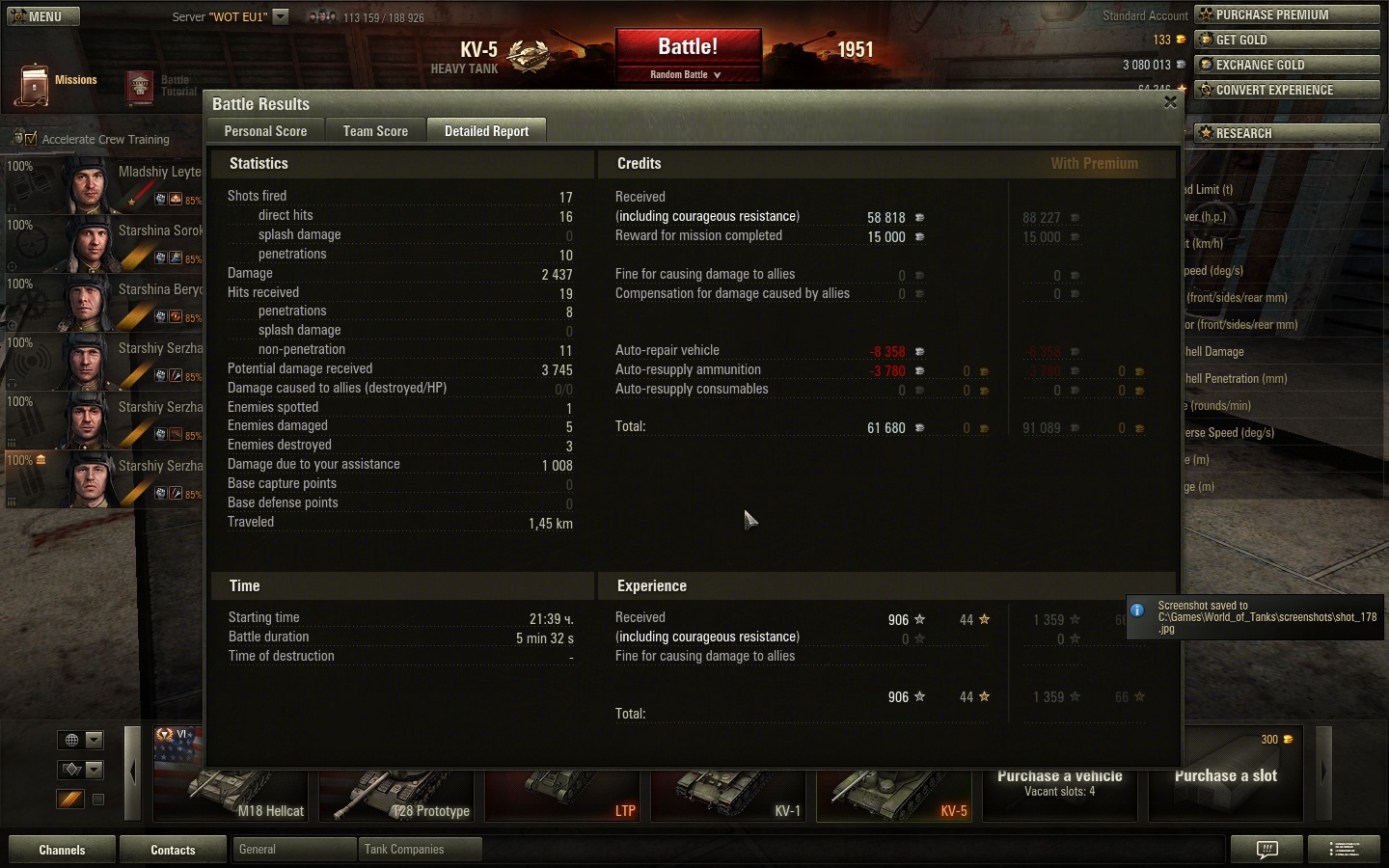Close the Battle Results window
The width and height of the screenshot is (1389, 868).
point(1170,102)
